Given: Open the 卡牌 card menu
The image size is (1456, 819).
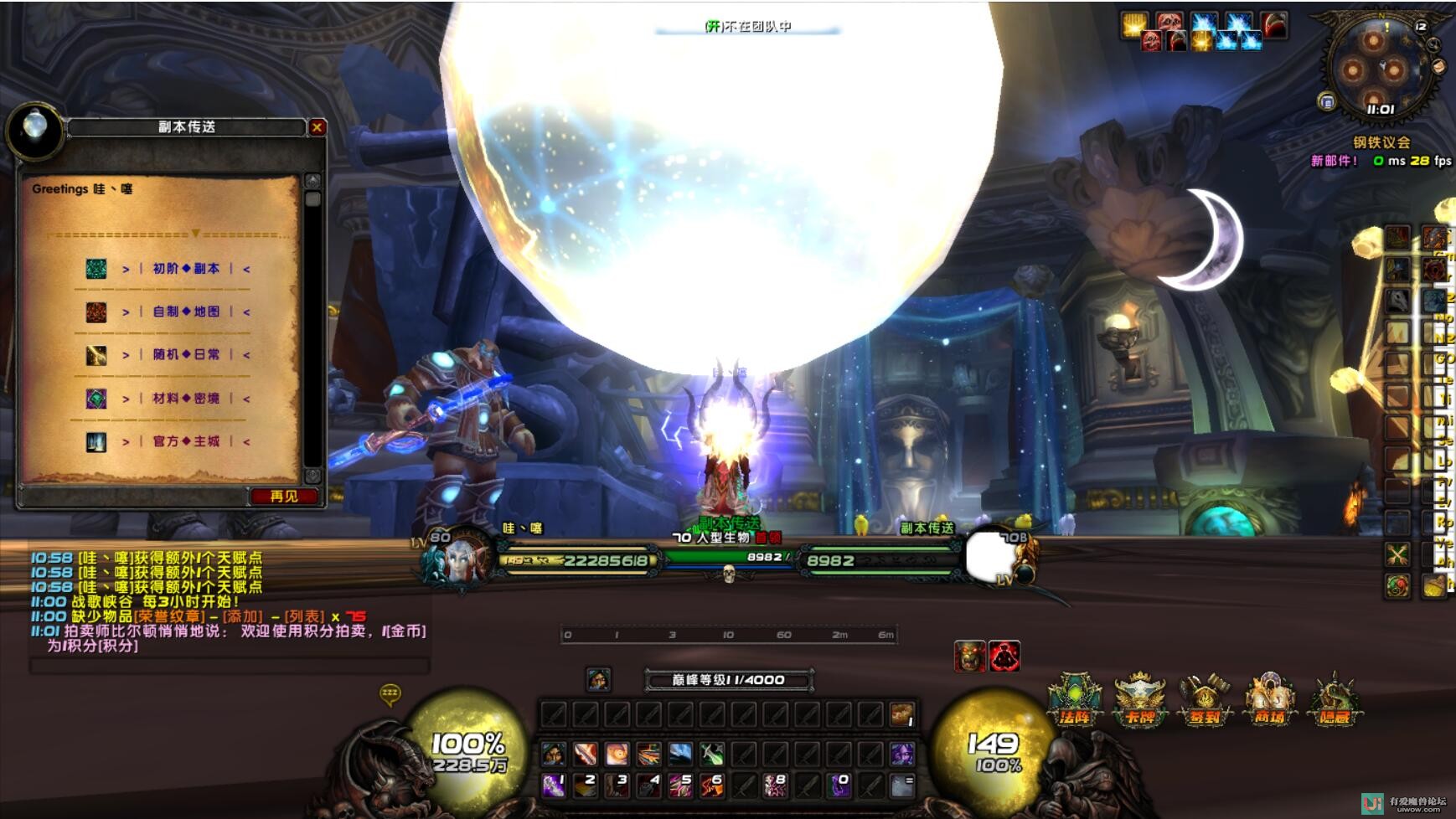Looking at the screenshot, I should (1139, 700).
